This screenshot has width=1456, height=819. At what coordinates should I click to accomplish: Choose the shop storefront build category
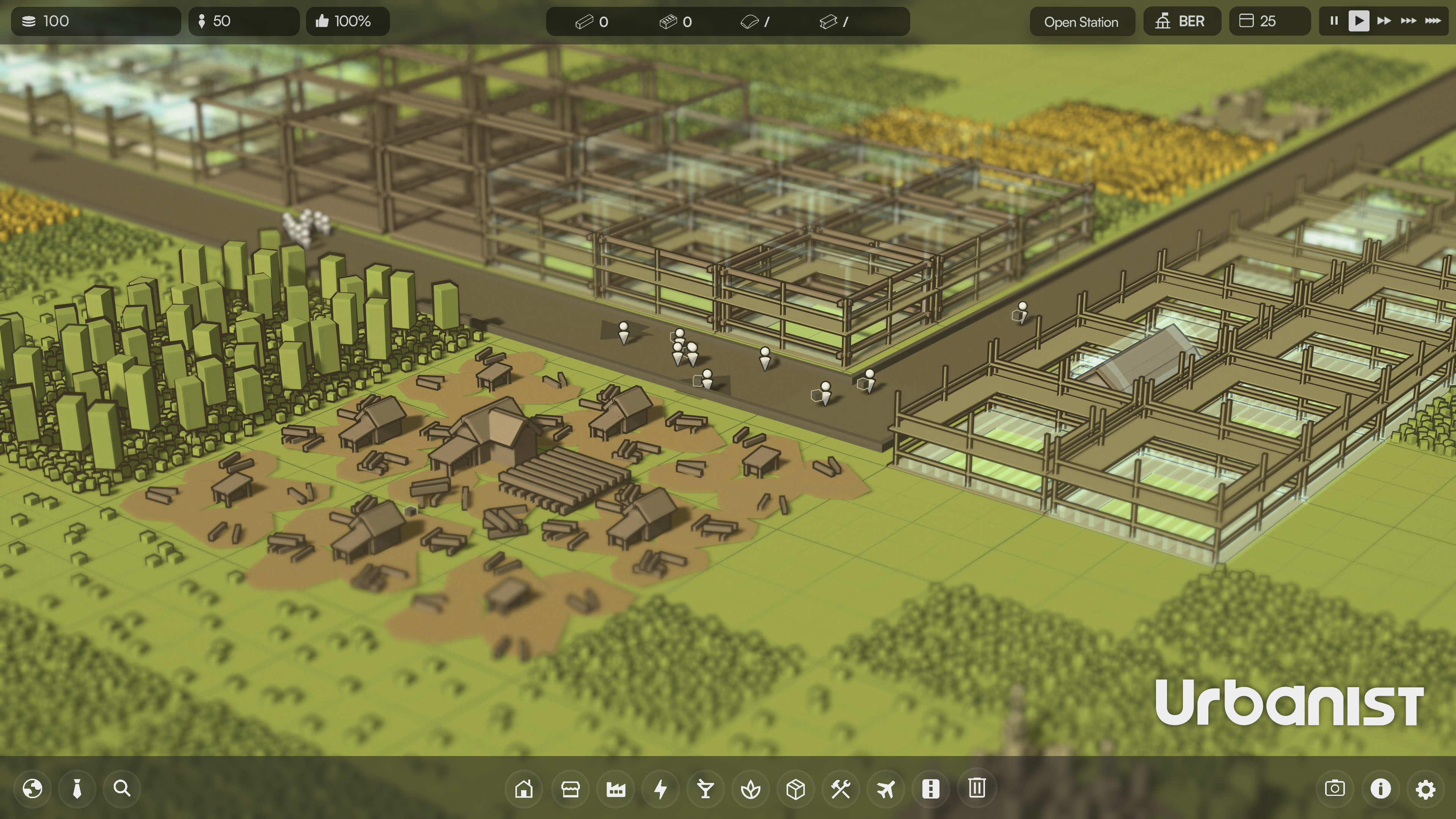click(x=570, y=789)
